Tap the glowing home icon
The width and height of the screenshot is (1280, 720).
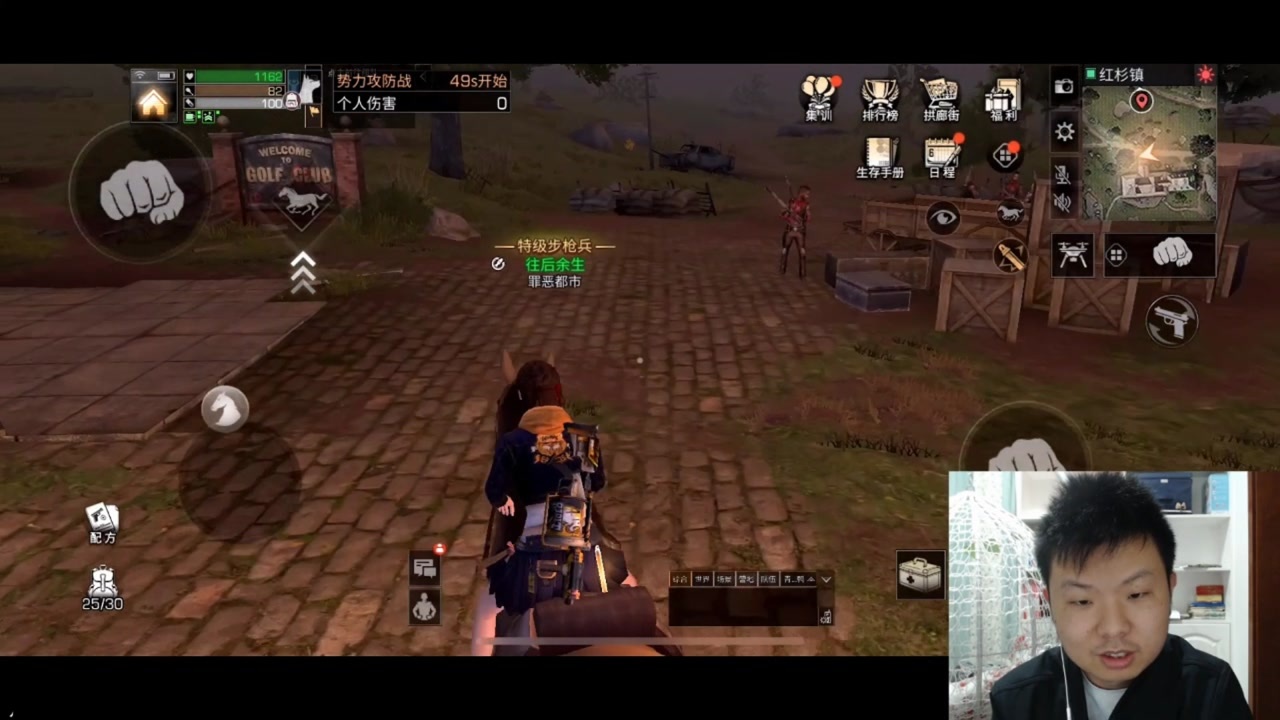(153, 102)
